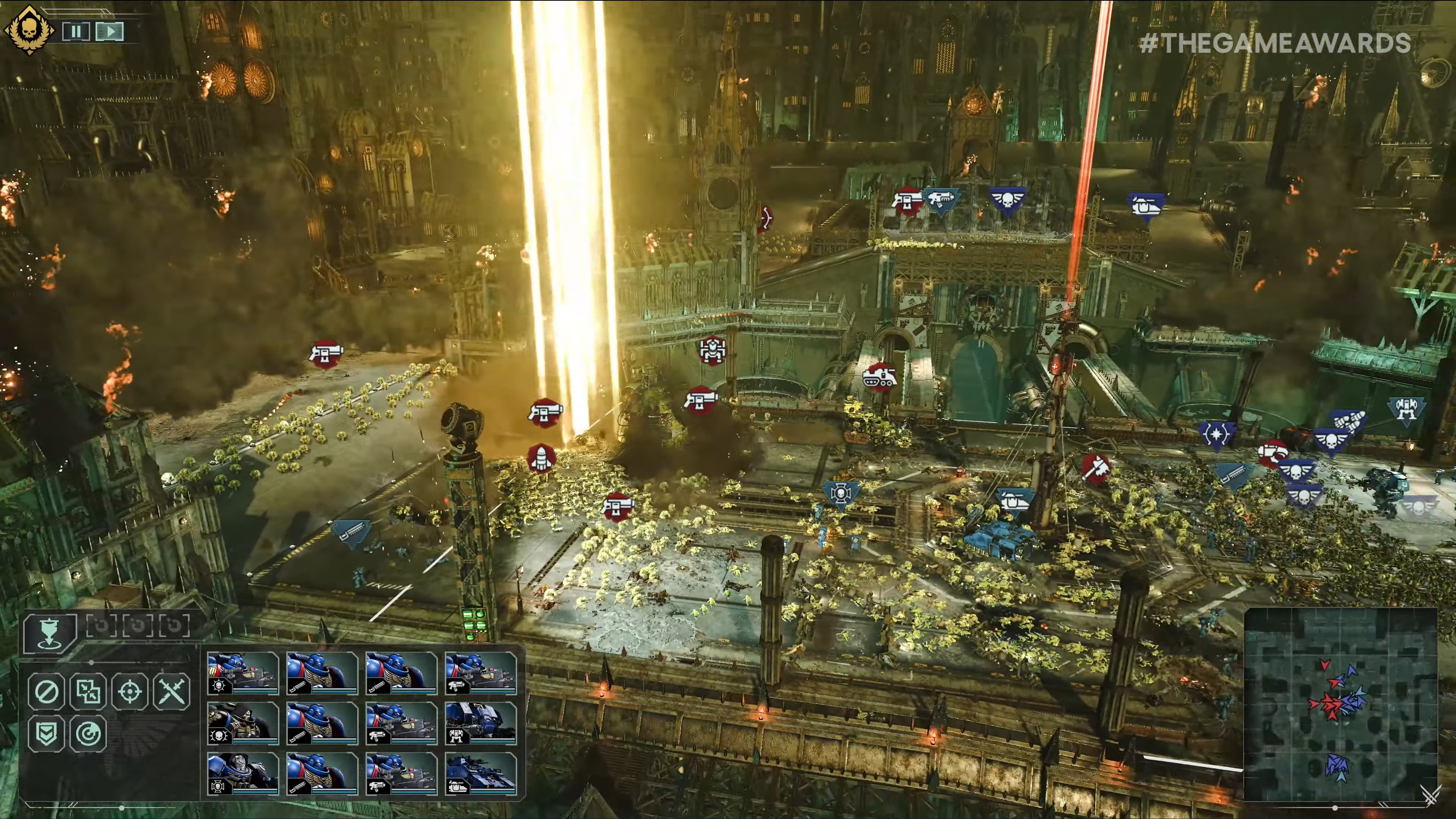Select the silver-helmeted unit with cross-skull badge

[x=243, y=773]
